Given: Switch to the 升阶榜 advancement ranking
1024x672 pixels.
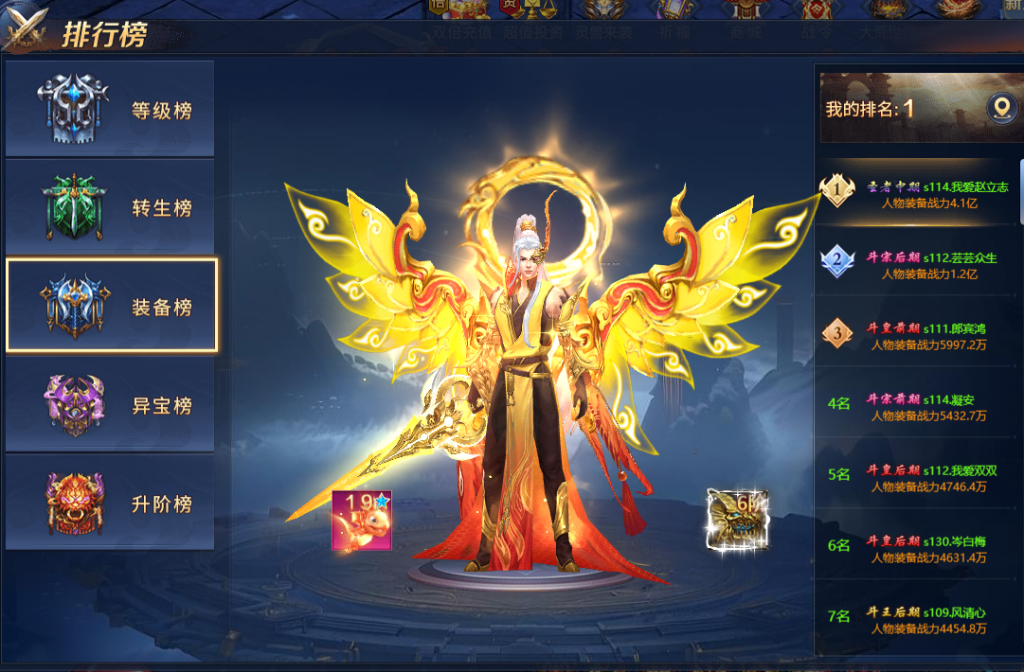Looking at the screenshot, I should (110, 503).
